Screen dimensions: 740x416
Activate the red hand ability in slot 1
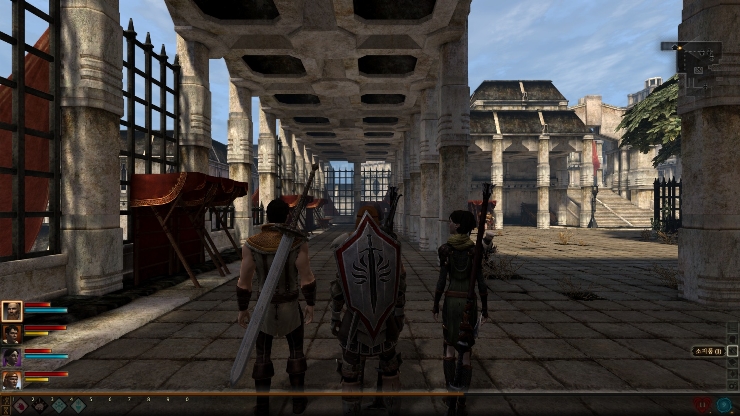tap(20, 406)
